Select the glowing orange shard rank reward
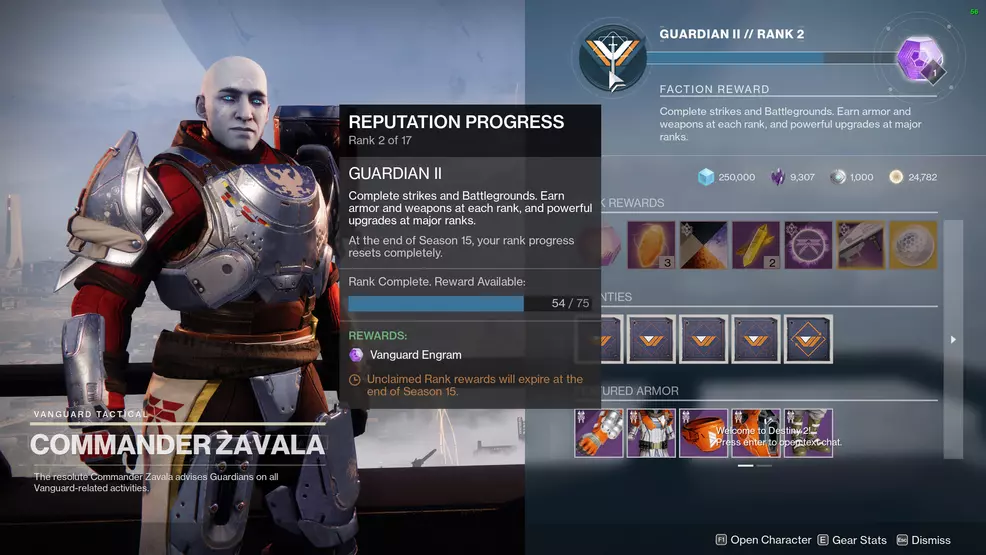Screen dimensions: 986x555 click(652, 246)
